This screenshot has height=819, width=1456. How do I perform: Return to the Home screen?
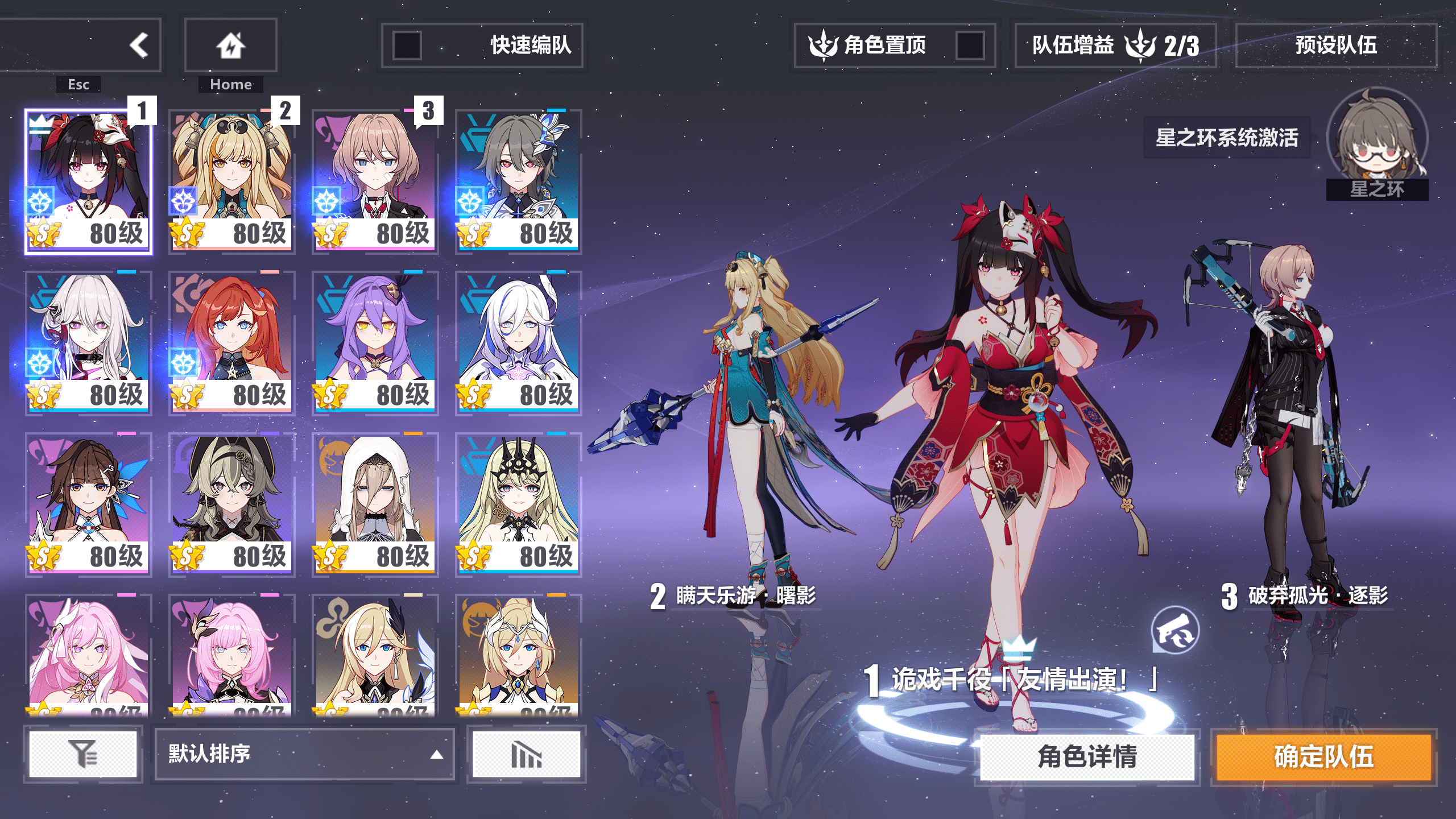coord(230,45)
